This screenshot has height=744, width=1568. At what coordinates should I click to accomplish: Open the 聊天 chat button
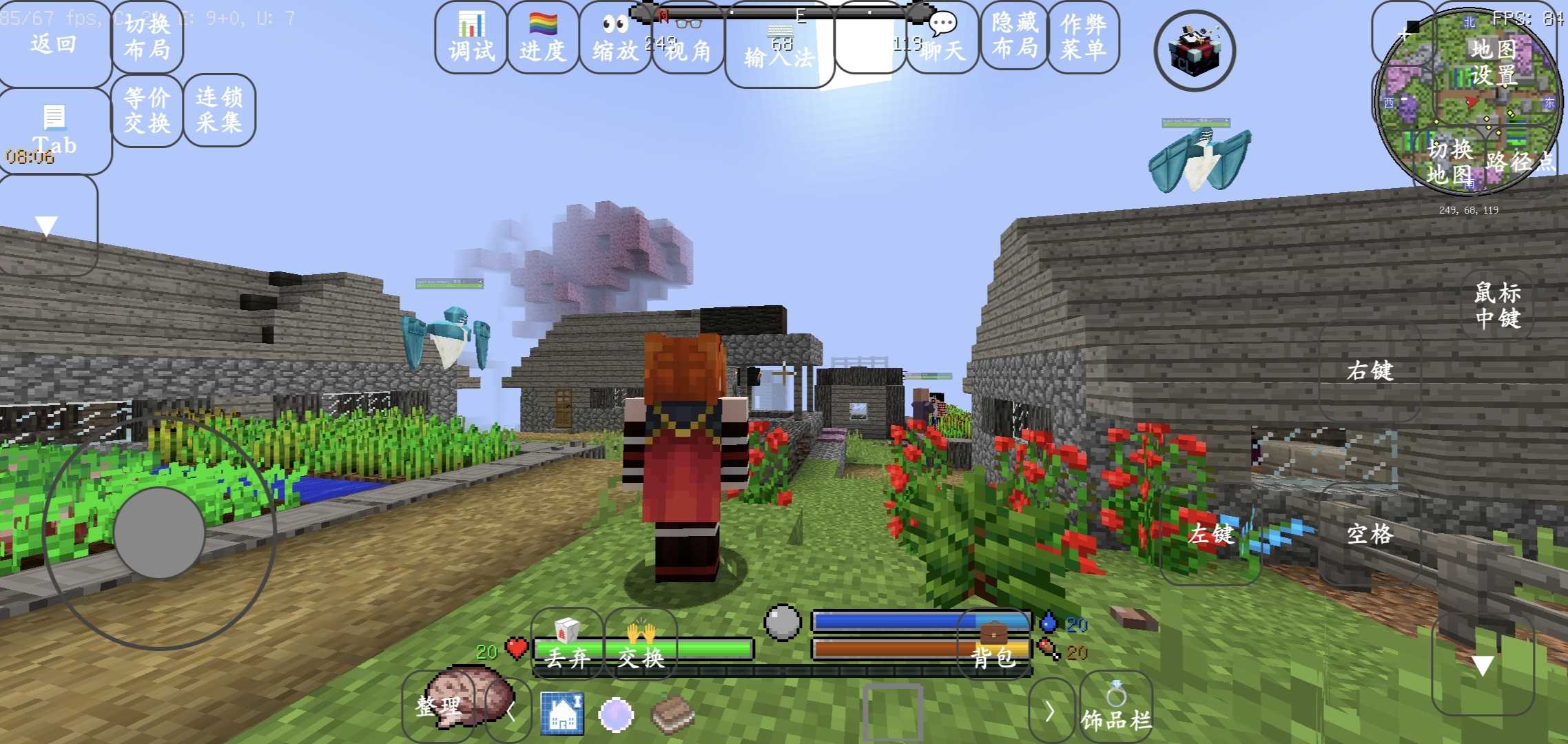942,38
